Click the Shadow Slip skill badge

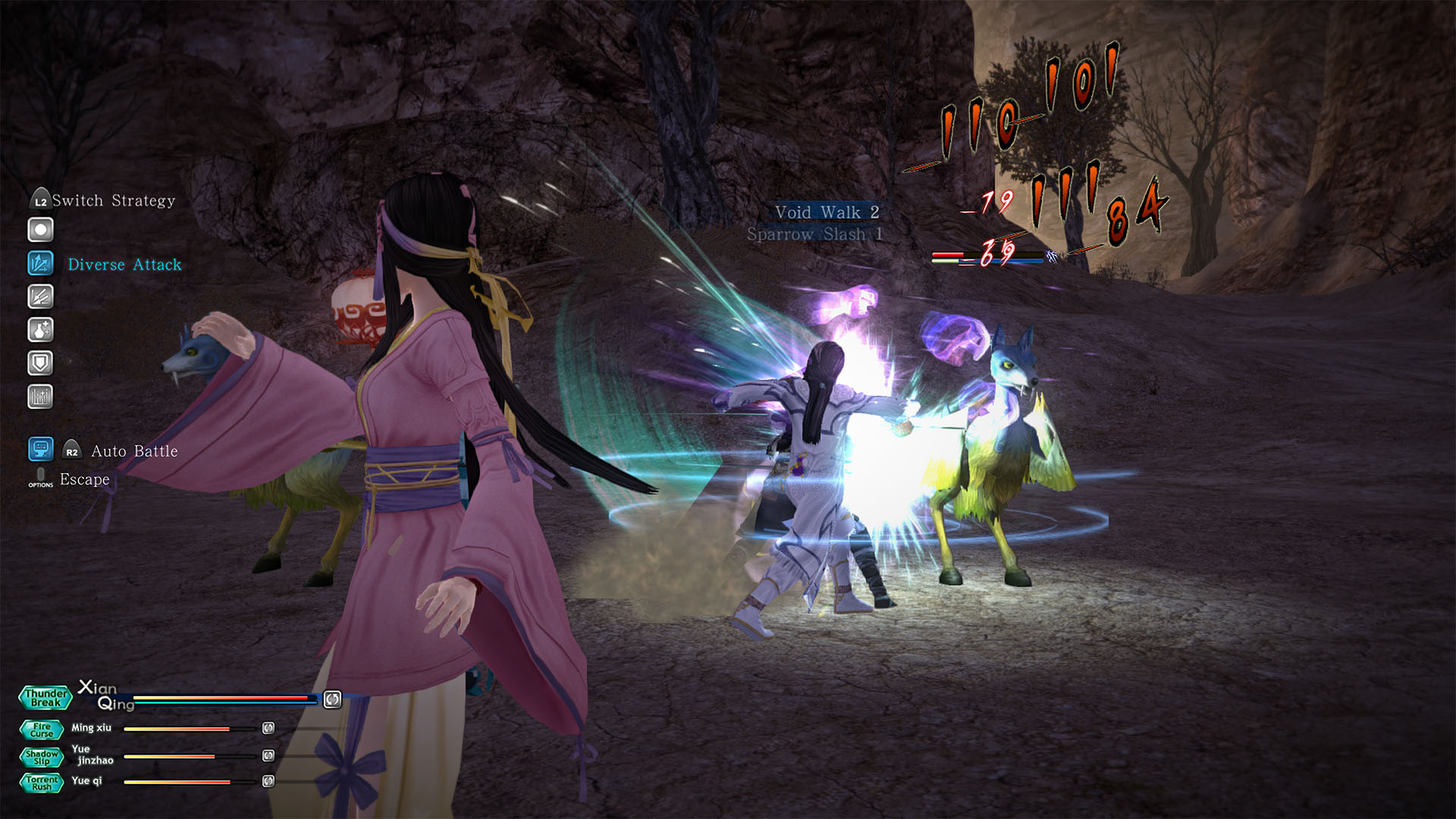point(42,757)
